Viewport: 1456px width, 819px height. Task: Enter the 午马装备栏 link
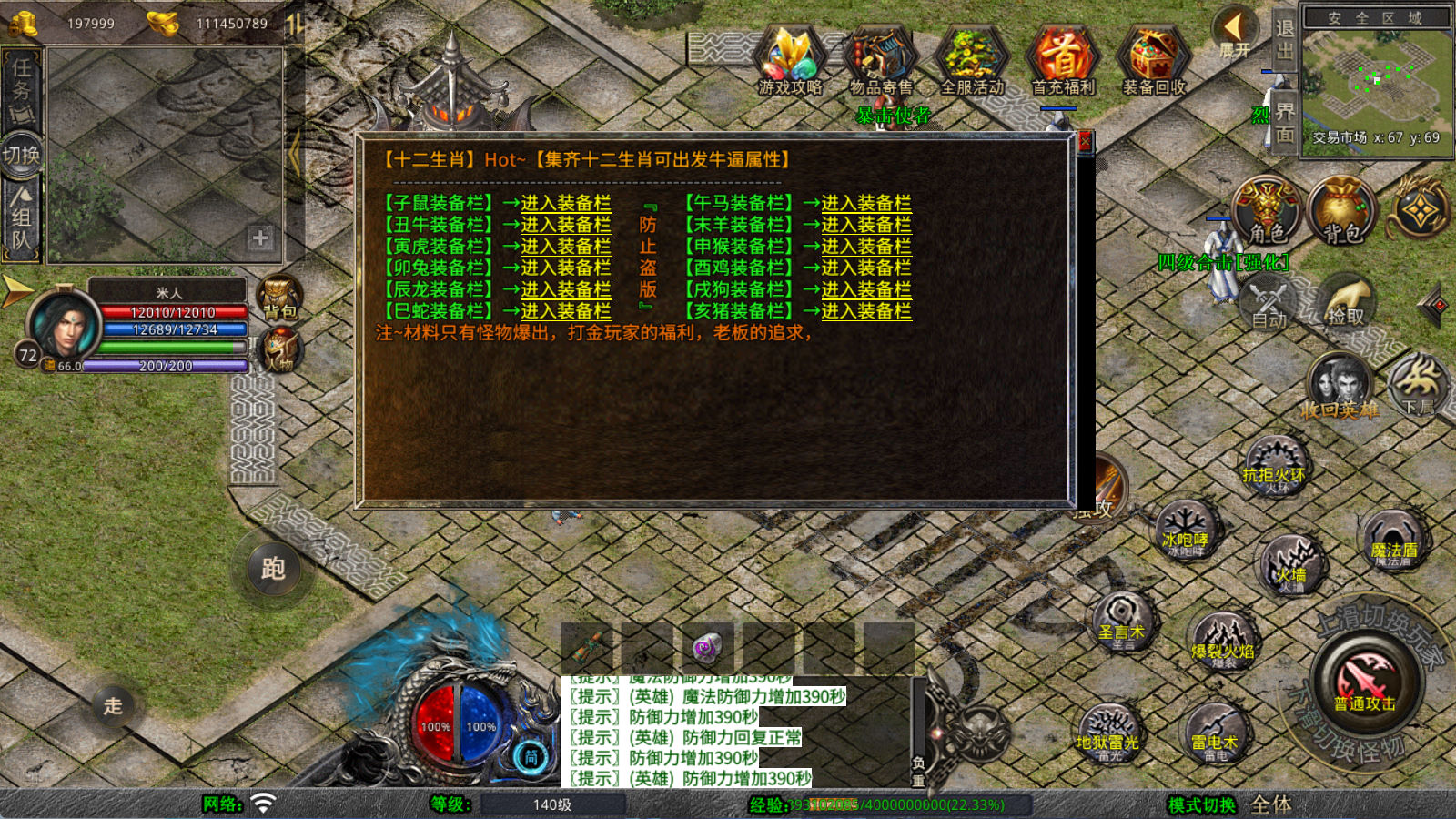pyautogui.click(x=865, y=203)
